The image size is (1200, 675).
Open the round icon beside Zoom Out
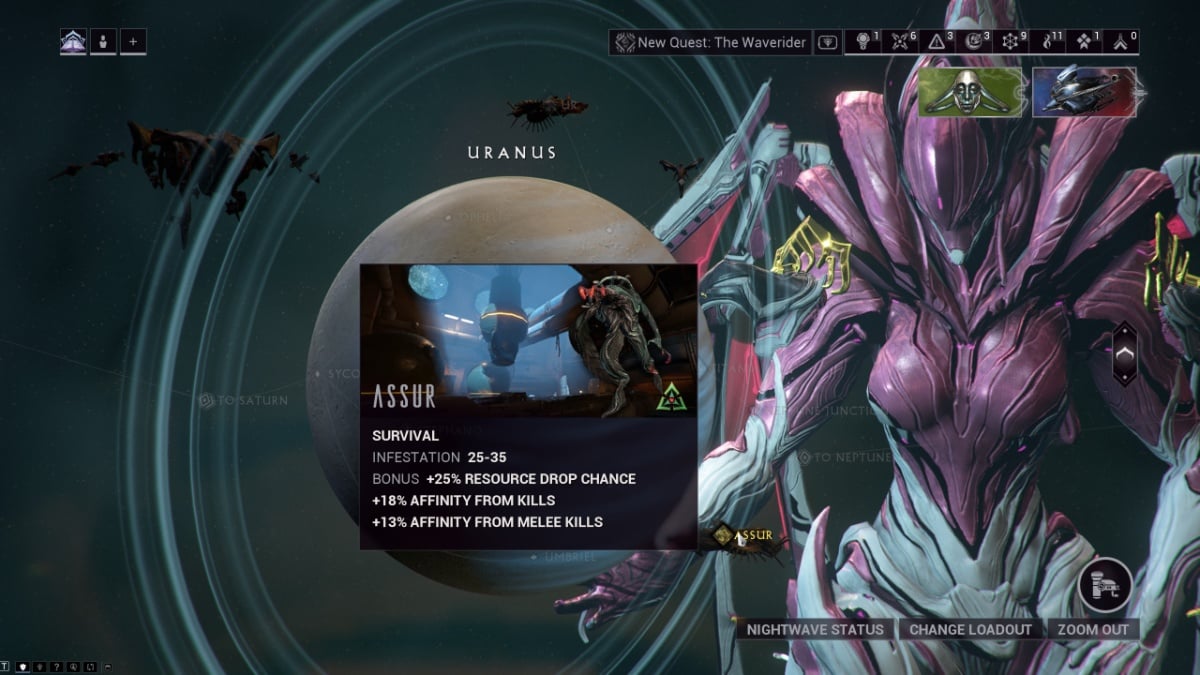(1105, 584)
